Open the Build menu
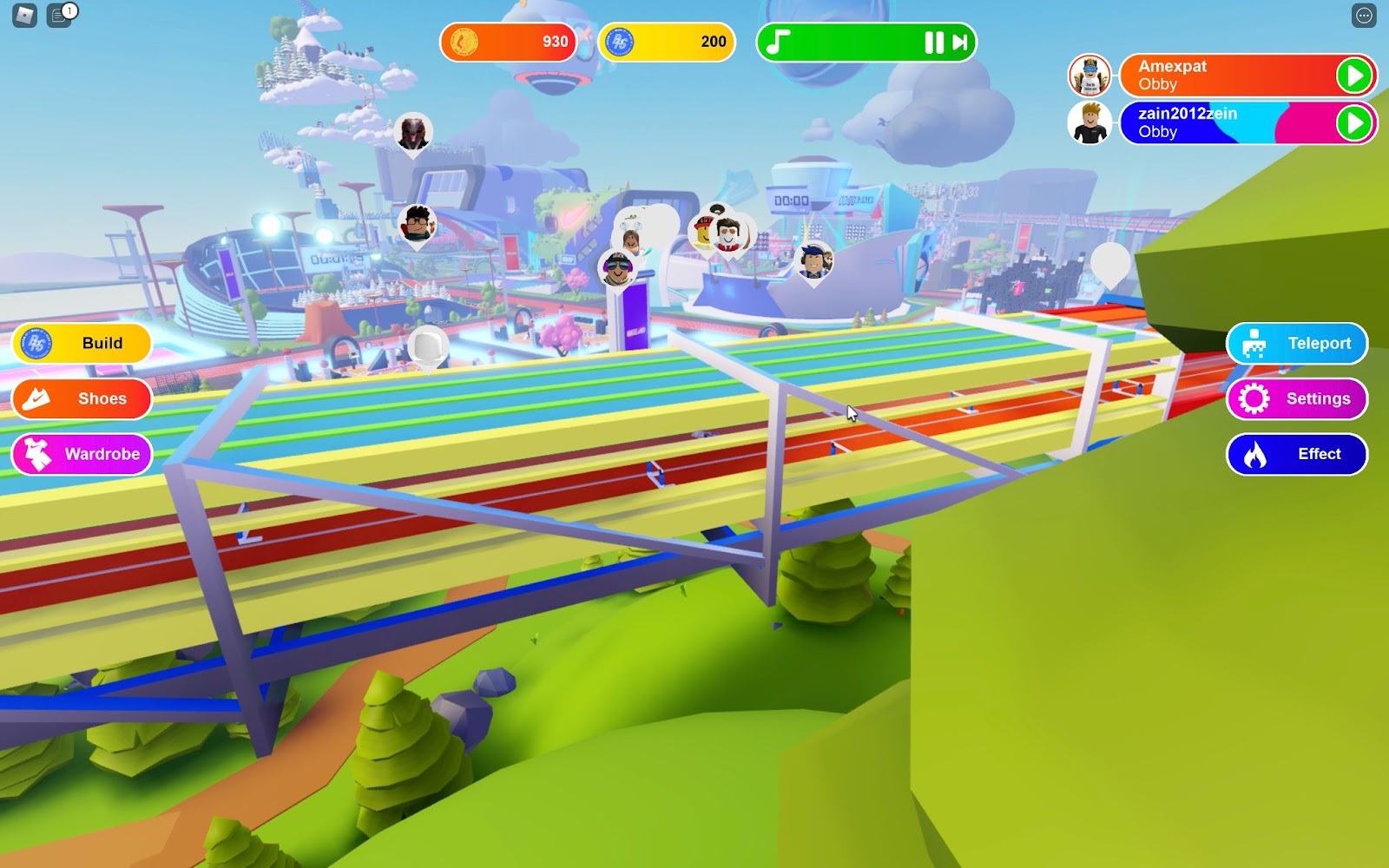 [x=82, y=344]
